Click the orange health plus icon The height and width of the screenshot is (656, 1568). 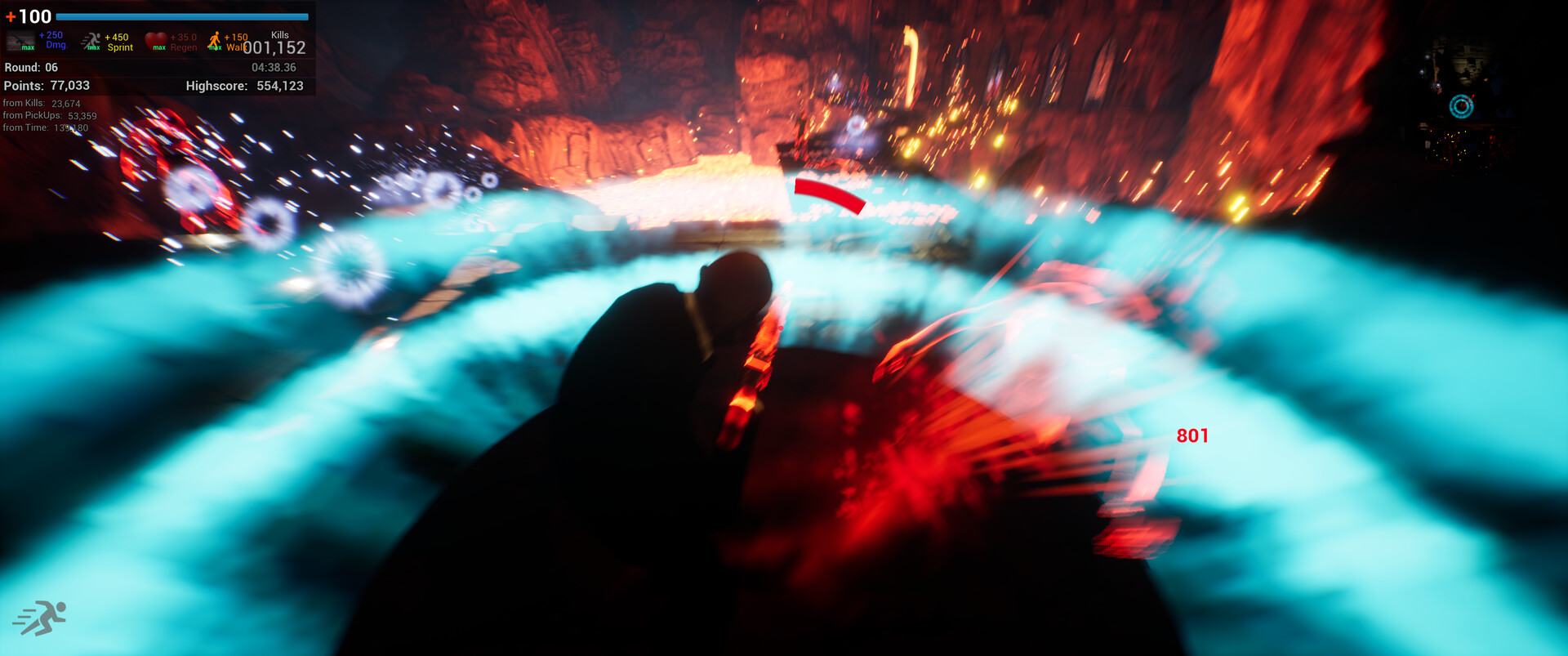(10, 16)
